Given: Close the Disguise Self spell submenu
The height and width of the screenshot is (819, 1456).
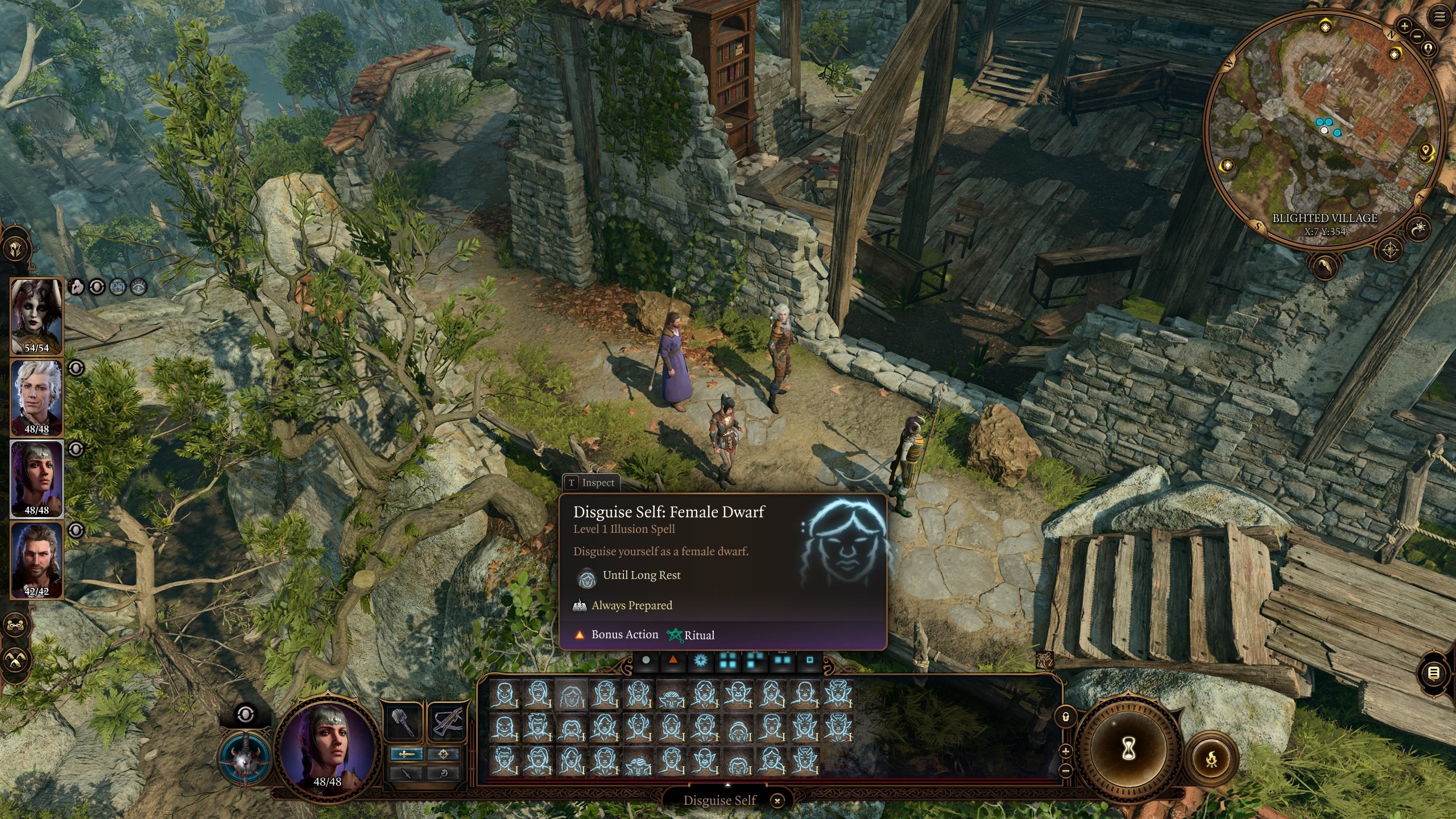Looking at the screenshot, I should point(777,801).
